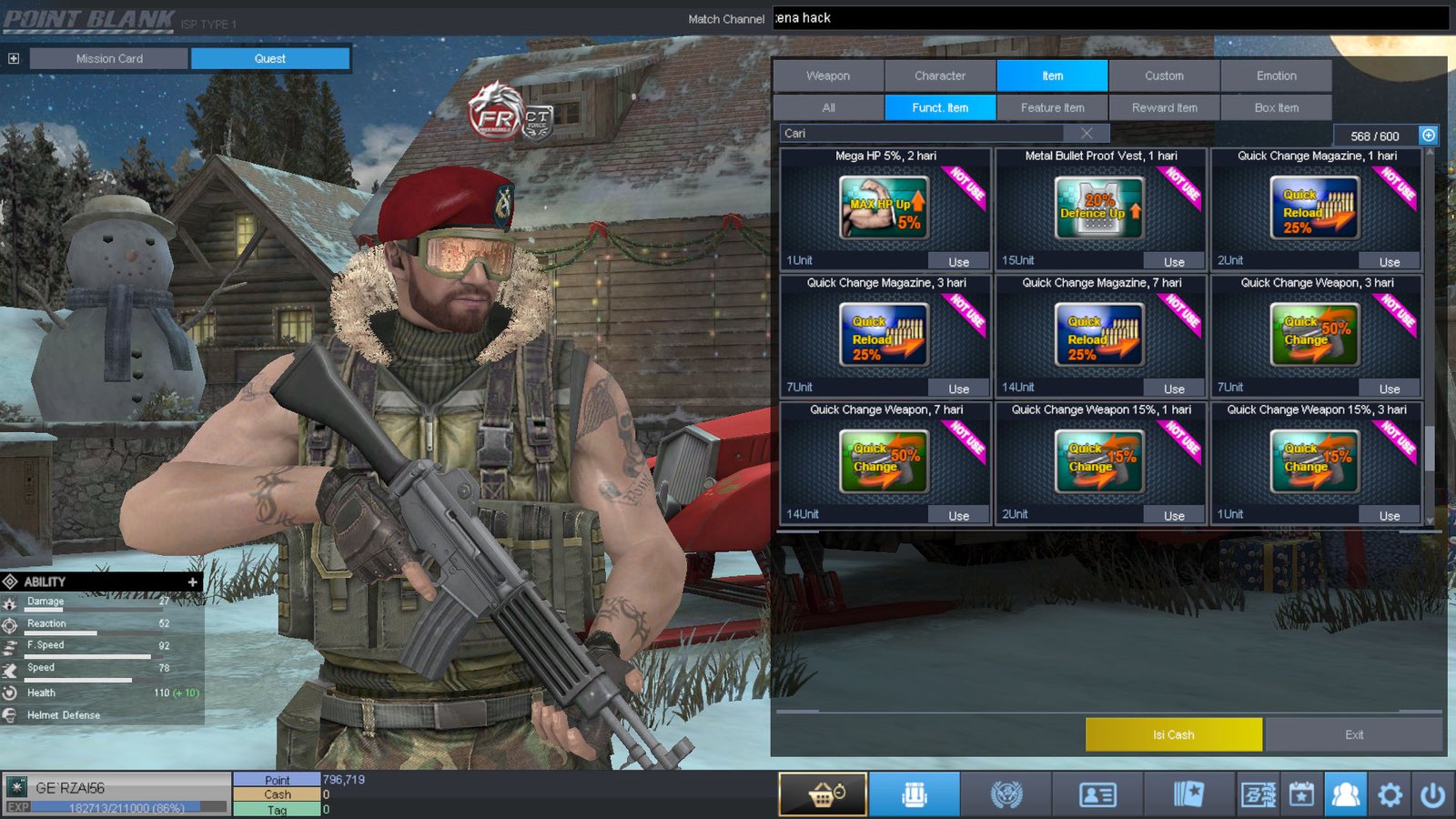This screenshot has height=819, width=1456.
Task: Click the Cari search field
Action: coord(919,133)
